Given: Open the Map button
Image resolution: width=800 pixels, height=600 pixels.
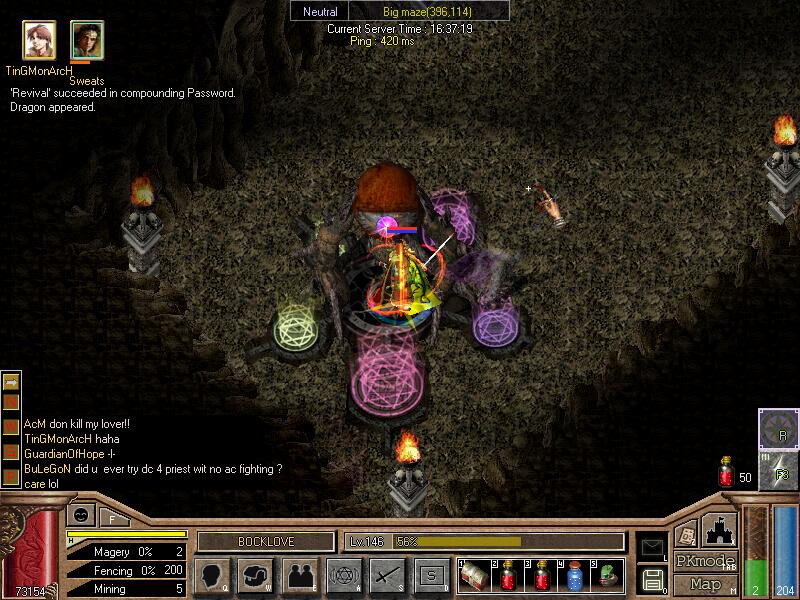Looking at the screenshot, I should (705, 584).
